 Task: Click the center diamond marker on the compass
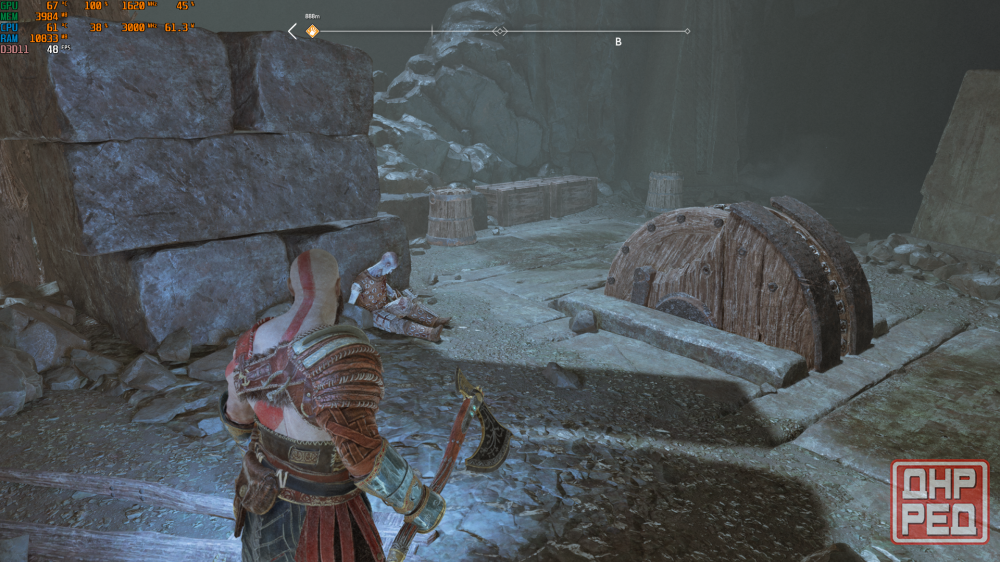(500, 31)
